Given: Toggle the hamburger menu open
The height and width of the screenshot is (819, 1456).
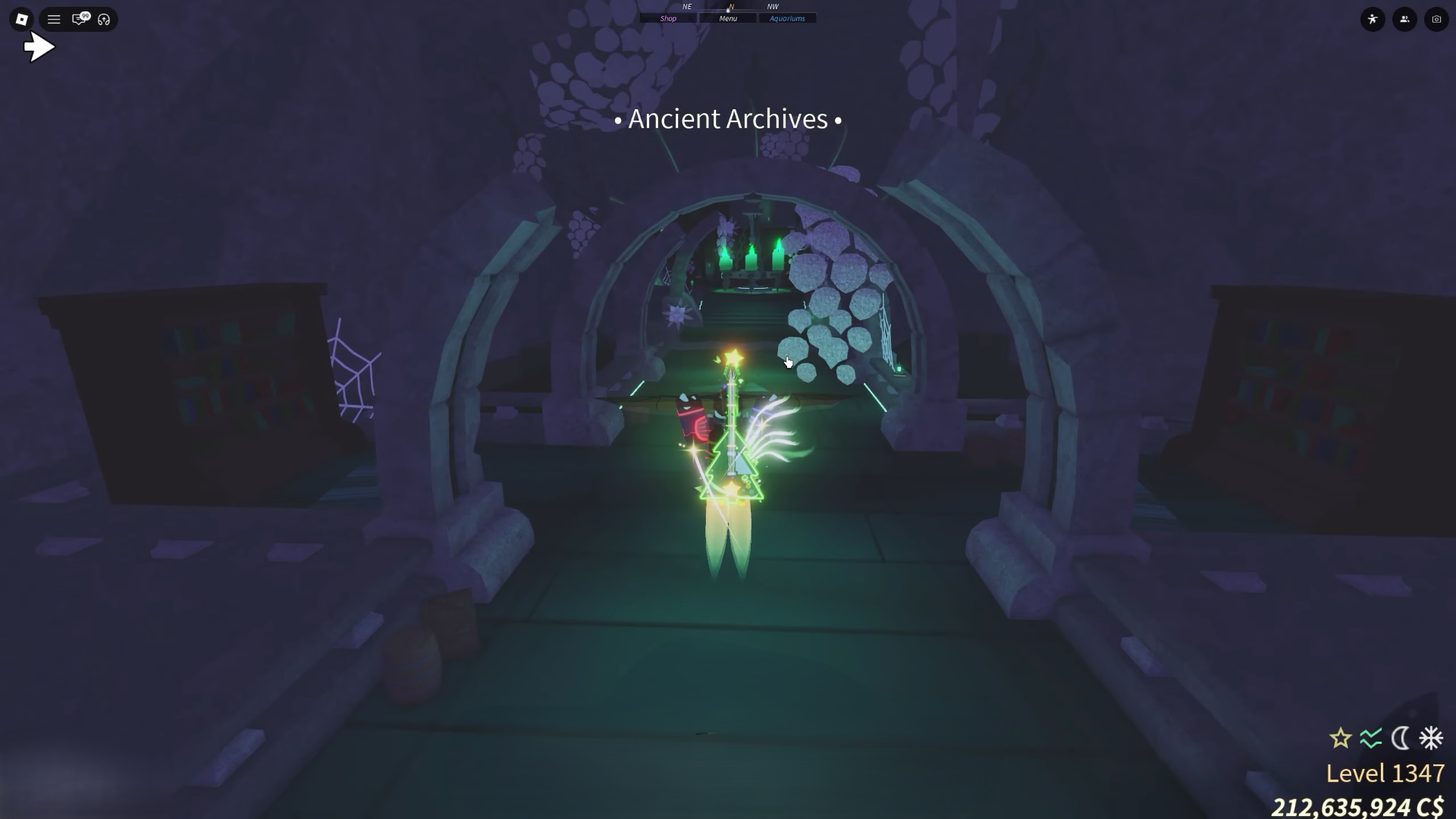Looking at the screenshot, I should point(53,19).
